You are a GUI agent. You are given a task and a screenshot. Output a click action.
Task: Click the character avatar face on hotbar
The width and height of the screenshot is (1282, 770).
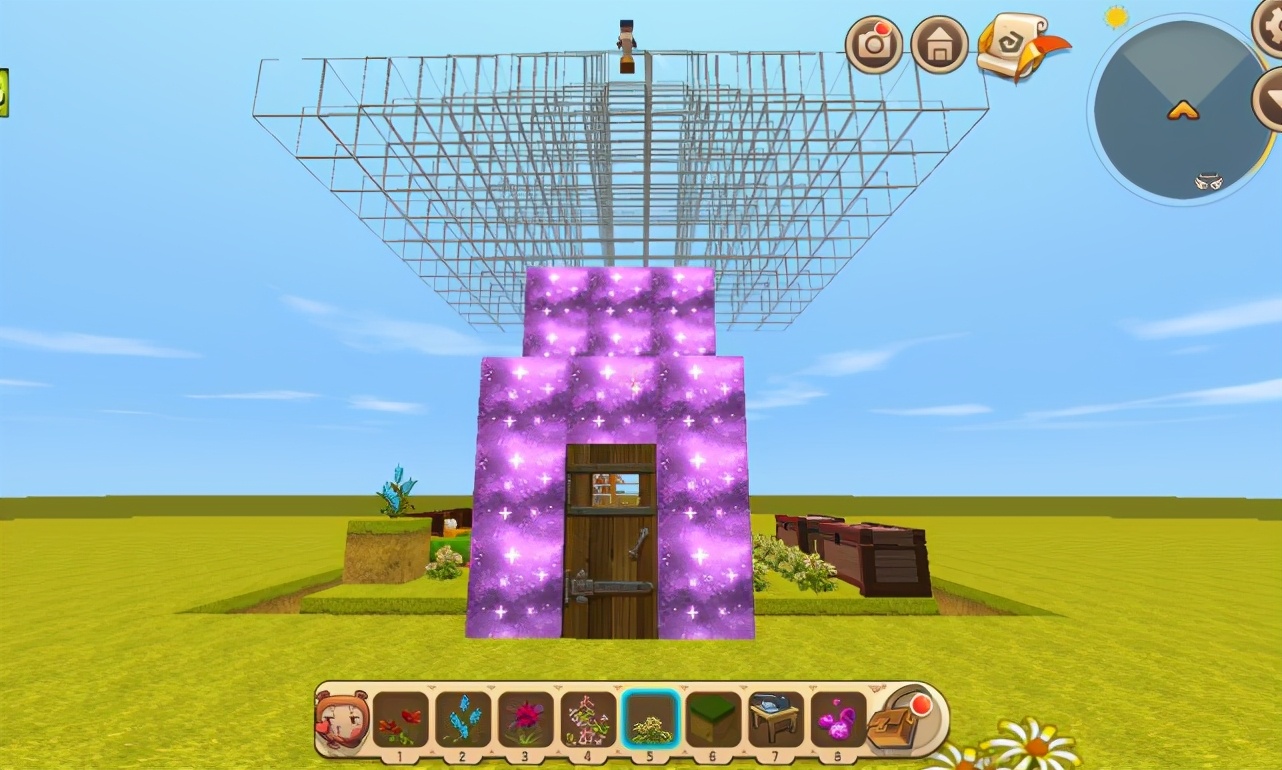point(341,720)
